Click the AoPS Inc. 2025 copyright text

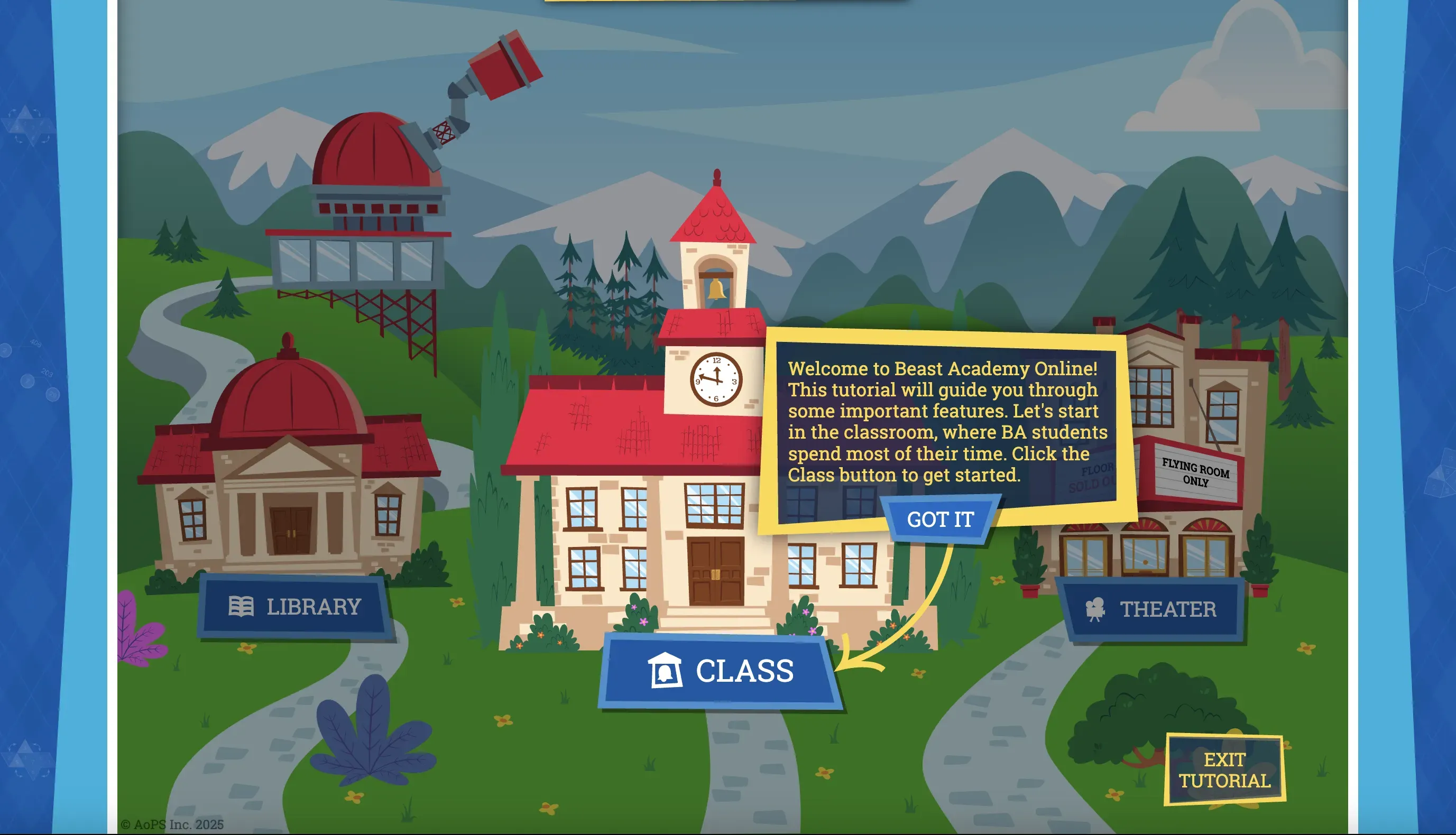pyautogui.click(x=171, y=827)
